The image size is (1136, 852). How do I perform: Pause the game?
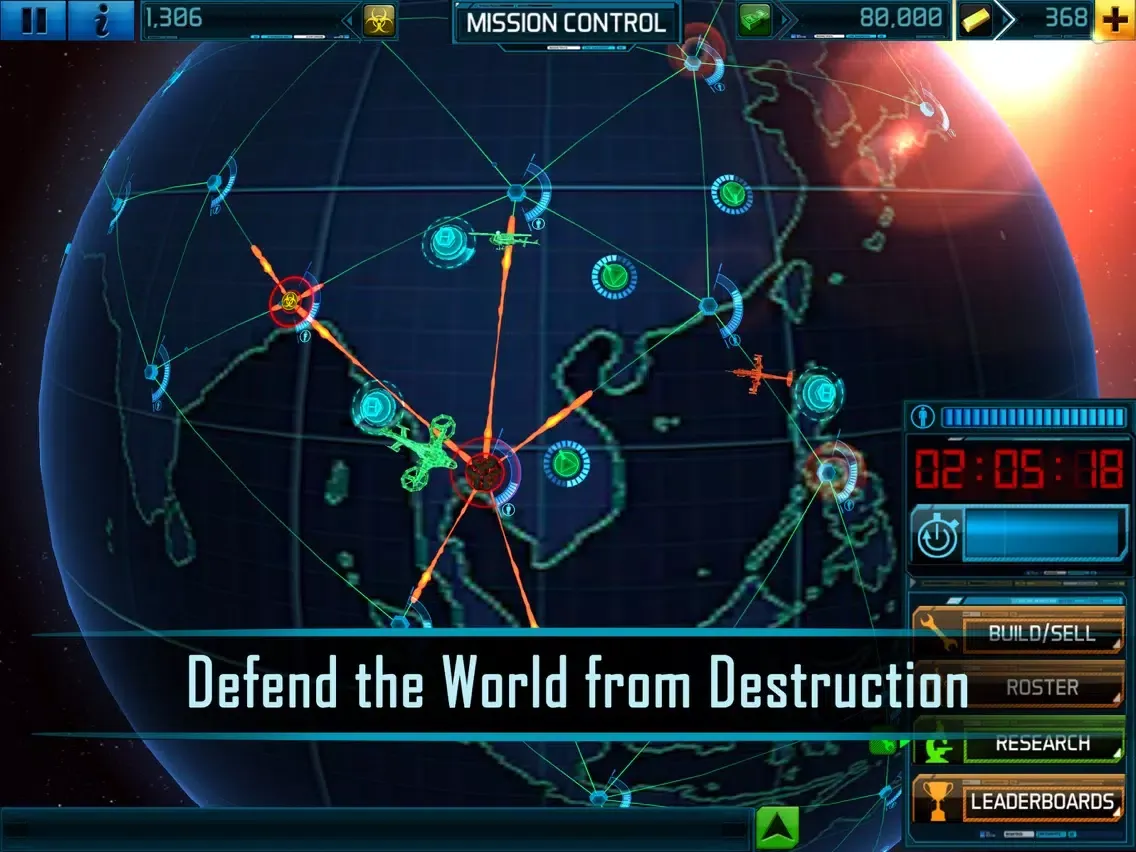click(x=33, y=20)
